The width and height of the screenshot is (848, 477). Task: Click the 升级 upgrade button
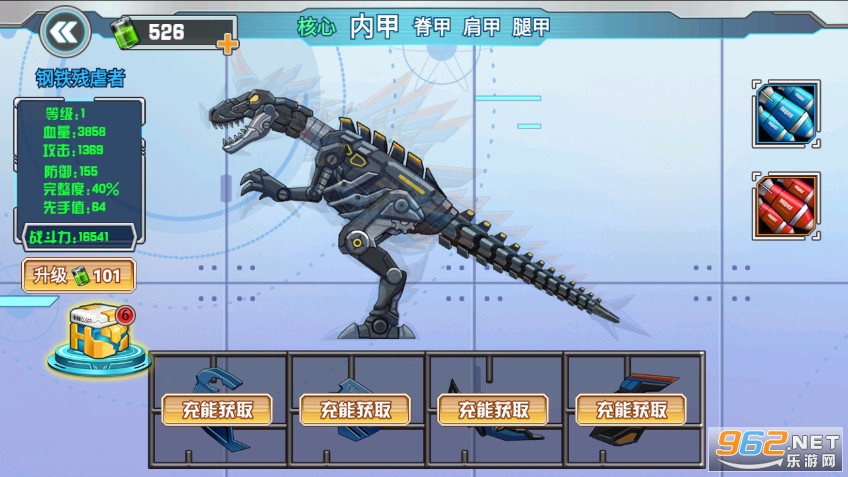pyautogui.click(x=79, y=275)
